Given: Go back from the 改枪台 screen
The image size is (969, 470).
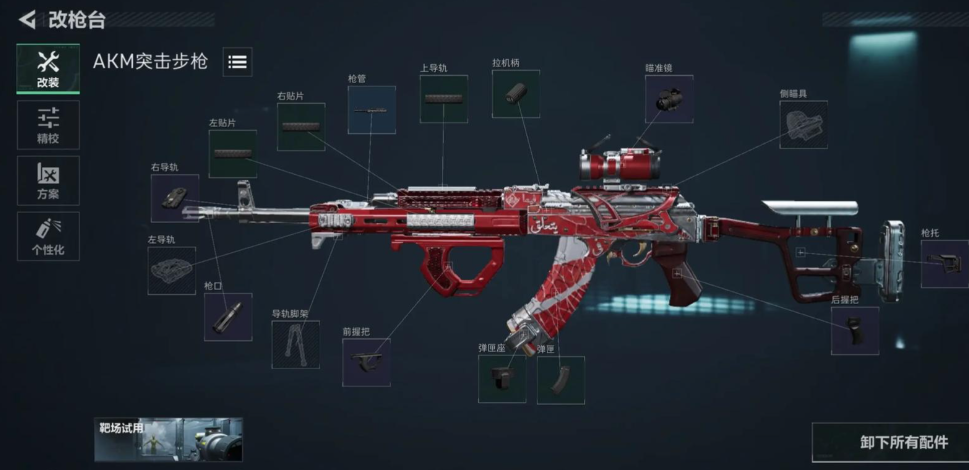Looking at the screenshot, I should (27, 20).
